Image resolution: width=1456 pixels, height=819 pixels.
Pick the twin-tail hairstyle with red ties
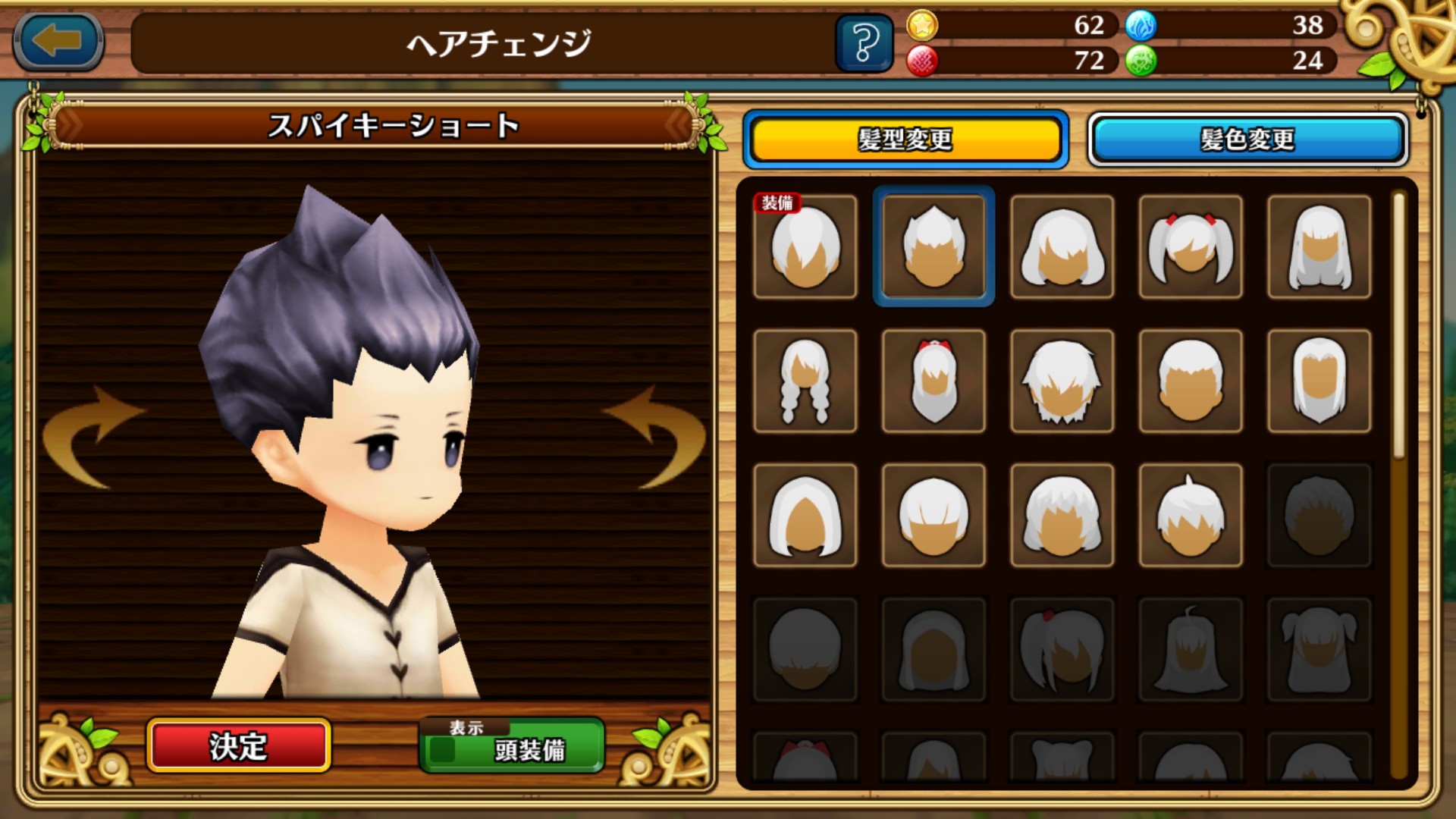pos(1191,247)
